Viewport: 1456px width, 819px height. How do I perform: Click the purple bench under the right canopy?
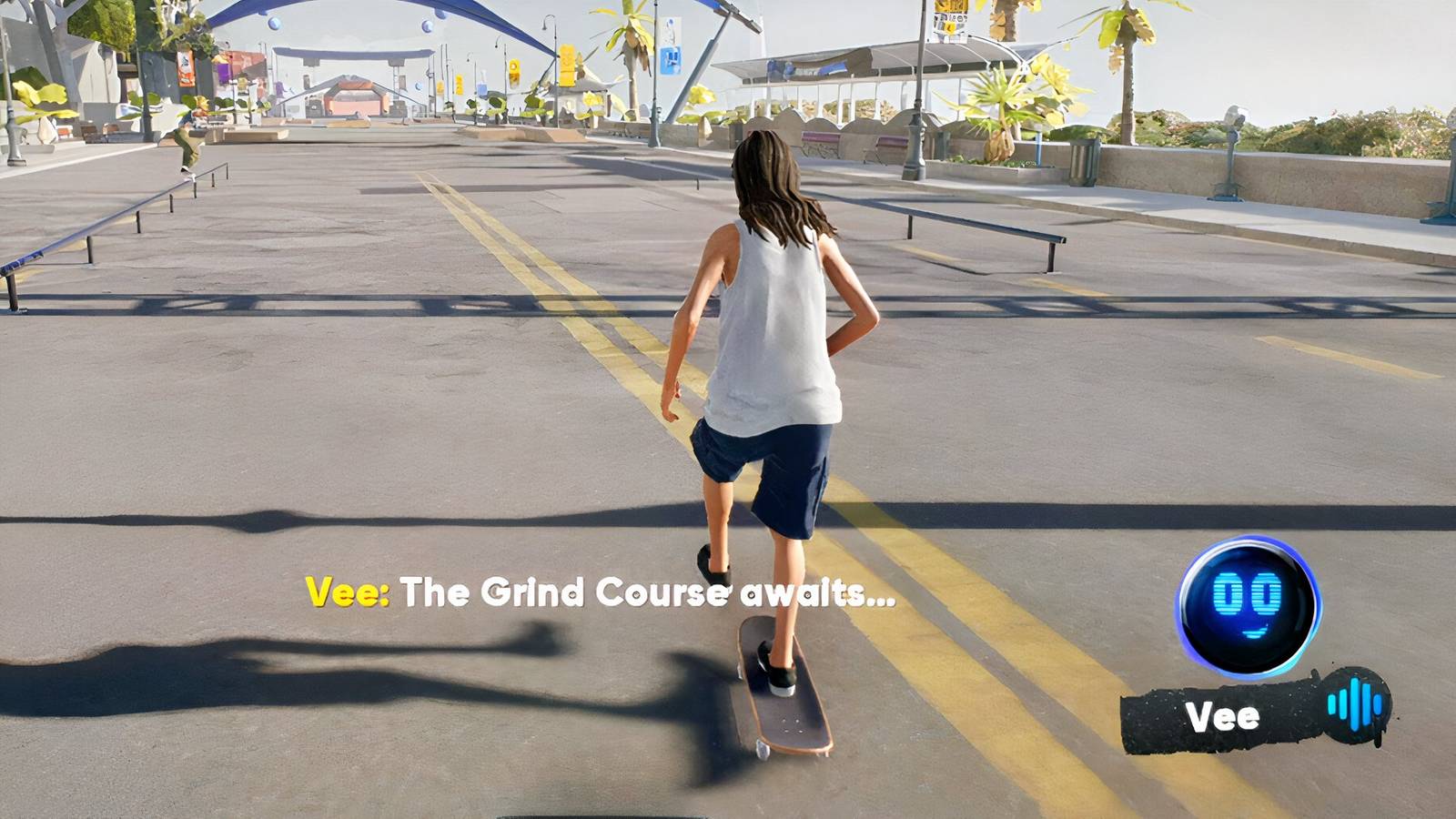(892, 143)
